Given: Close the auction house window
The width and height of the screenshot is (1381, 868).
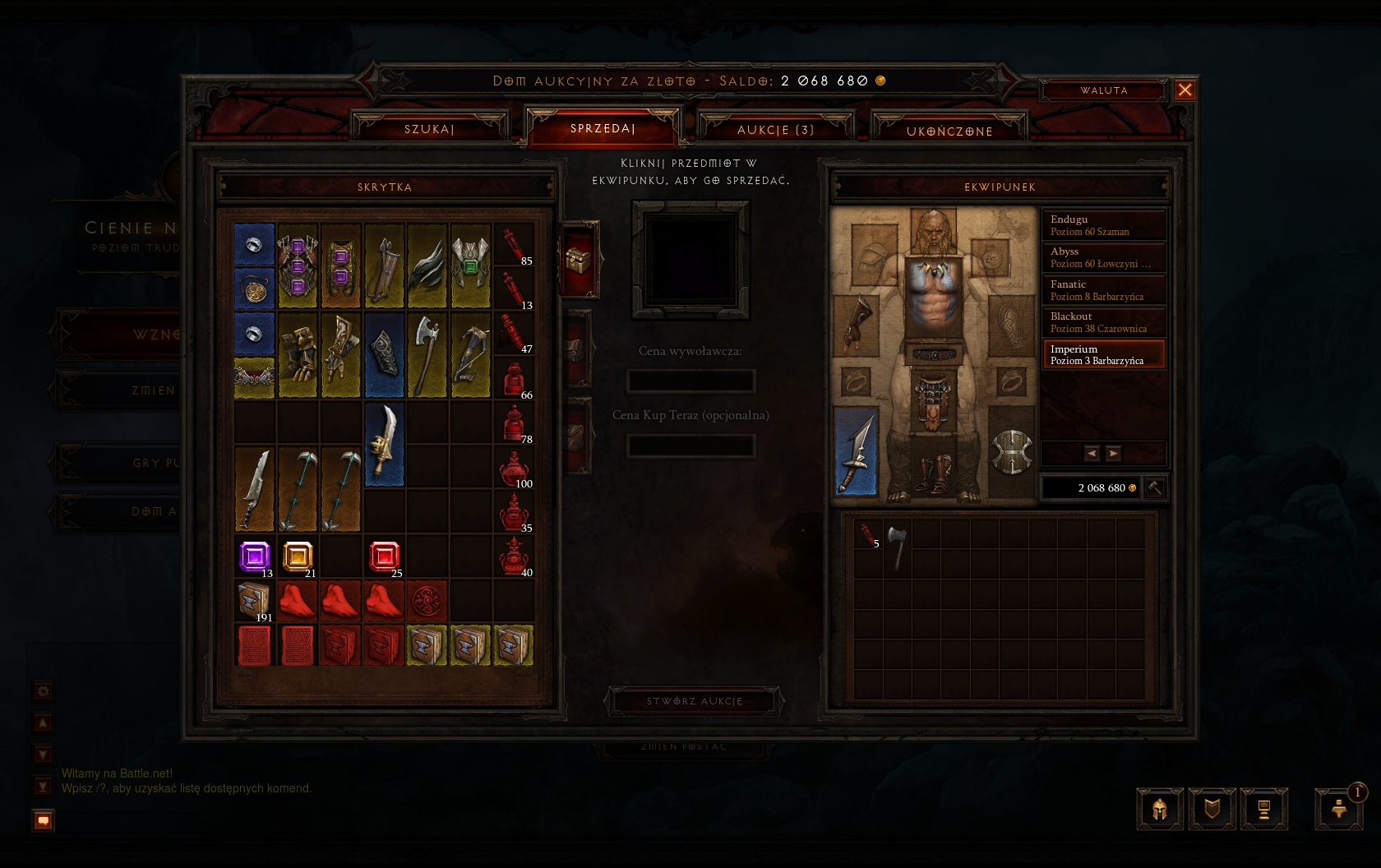Looking at the screenshot, I should point(1185,90).
